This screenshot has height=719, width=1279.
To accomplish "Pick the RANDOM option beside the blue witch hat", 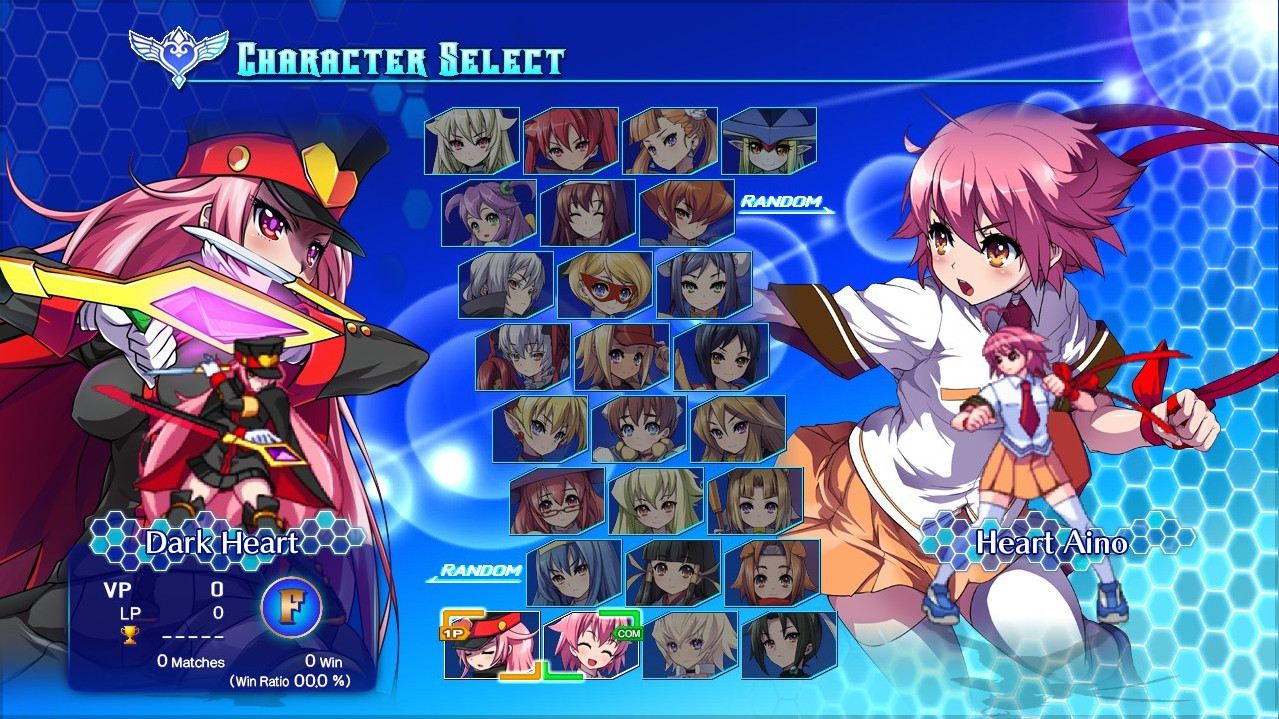I will pyautogui.click(x=781, y=203).
